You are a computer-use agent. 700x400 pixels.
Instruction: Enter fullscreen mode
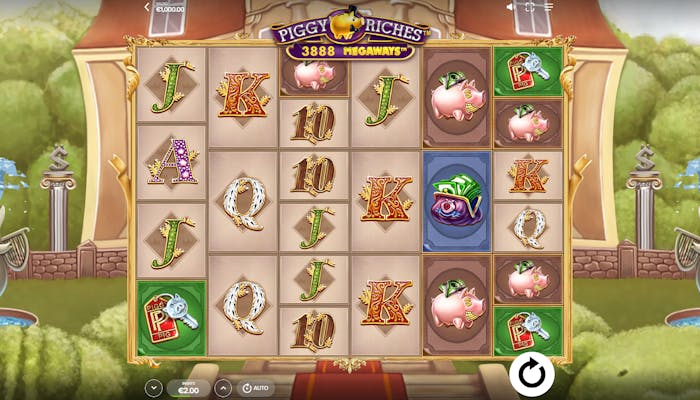tap(532, 7)
